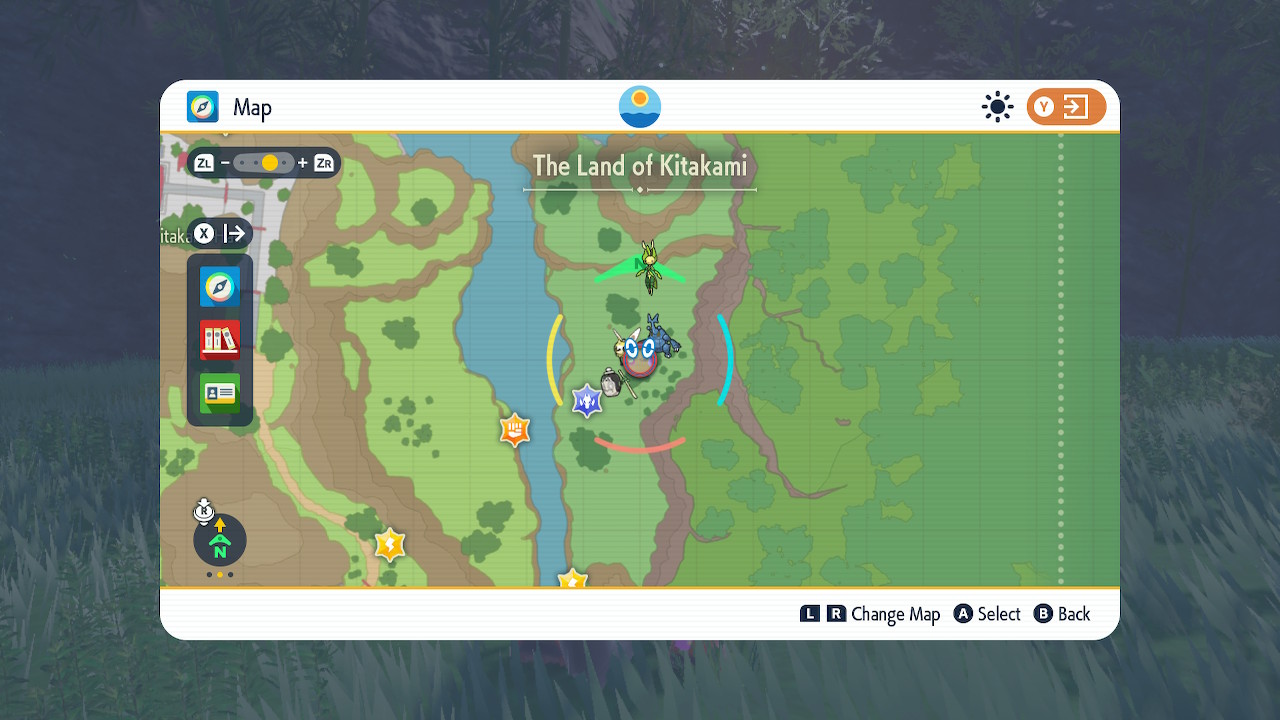Click ZL to zoom the map out

coord(204,161)
